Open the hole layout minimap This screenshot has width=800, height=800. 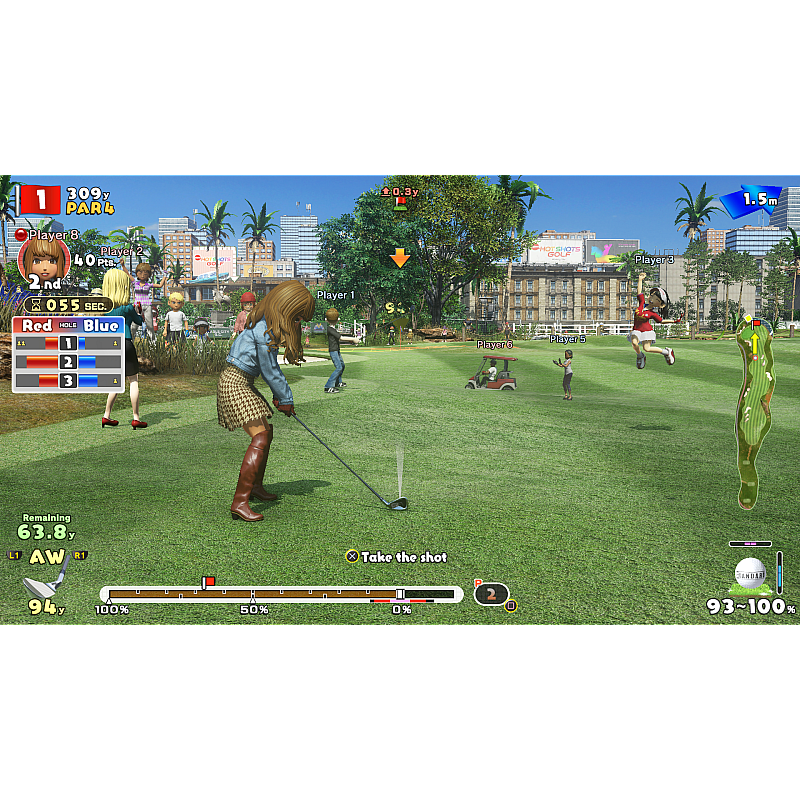[754, 411]
